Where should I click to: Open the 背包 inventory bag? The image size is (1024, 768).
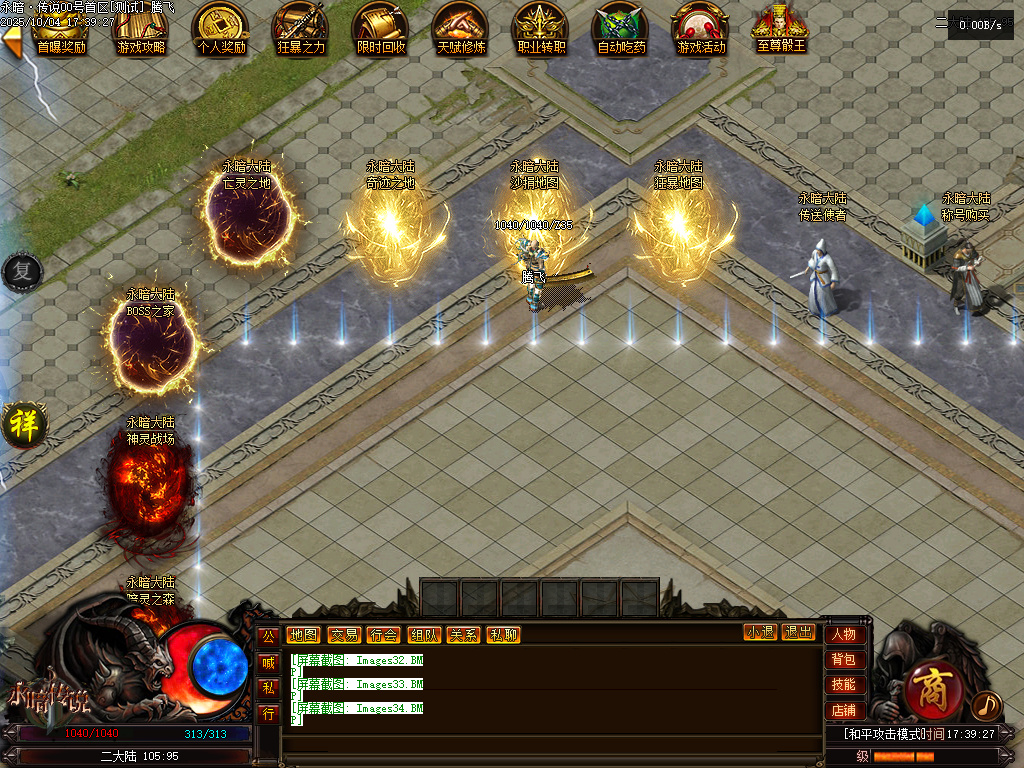[x=844, y=660]
